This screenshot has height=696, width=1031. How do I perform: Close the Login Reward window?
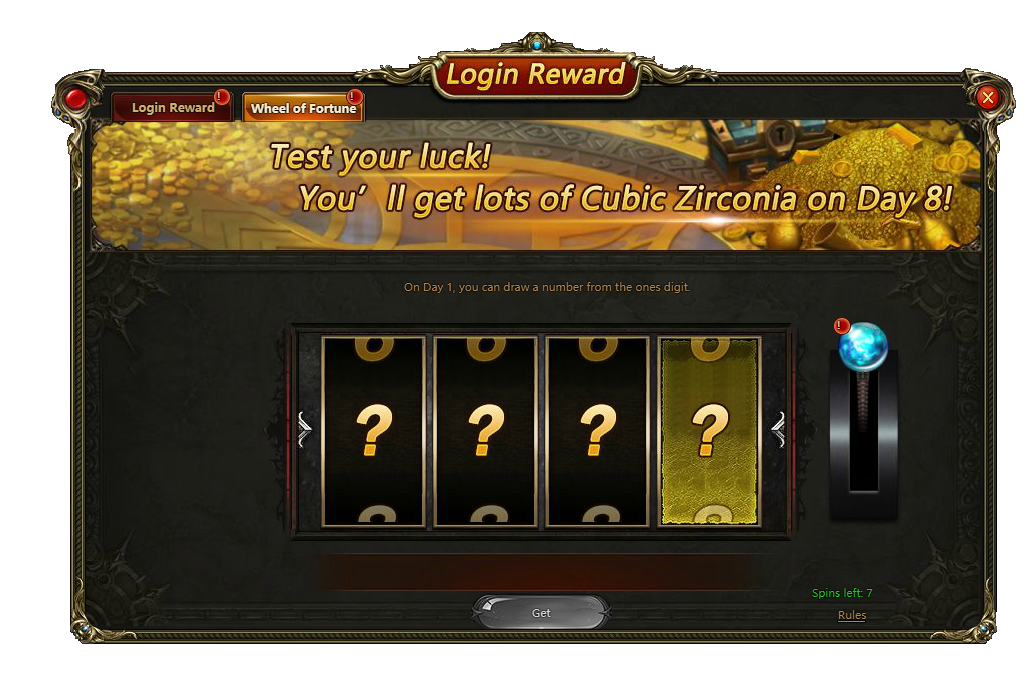[x=988, y=97]
